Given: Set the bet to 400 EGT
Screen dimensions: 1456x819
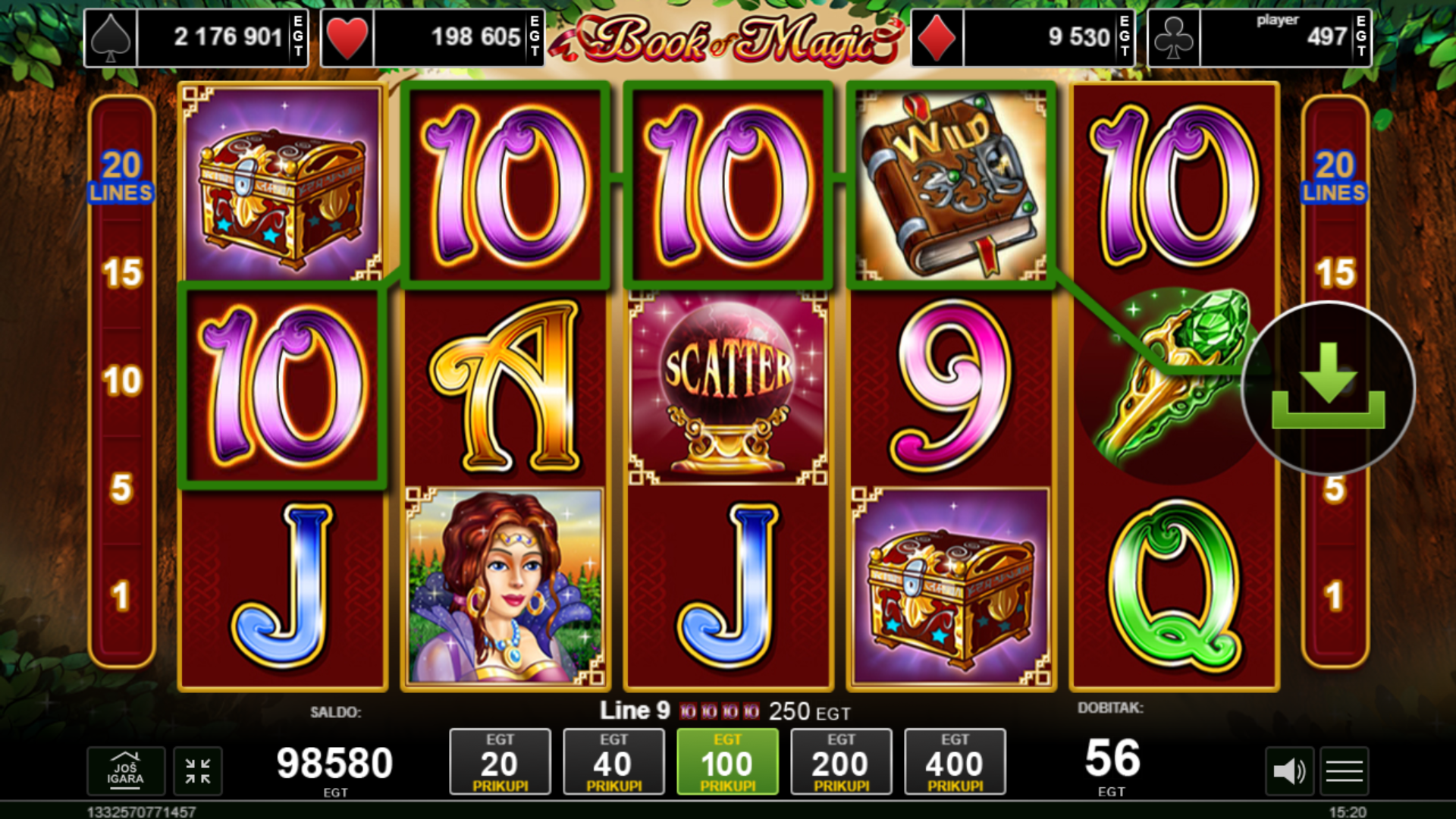Looking at the screenshot, I should [x=955, y=762].
